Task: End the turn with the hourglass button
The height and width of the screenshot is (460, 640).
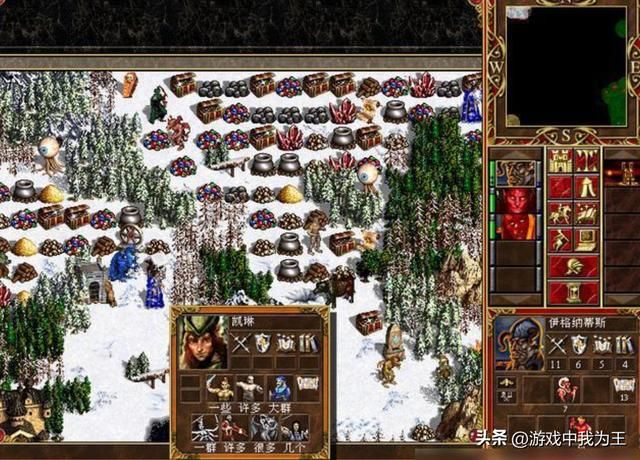Action: [573, 292]
